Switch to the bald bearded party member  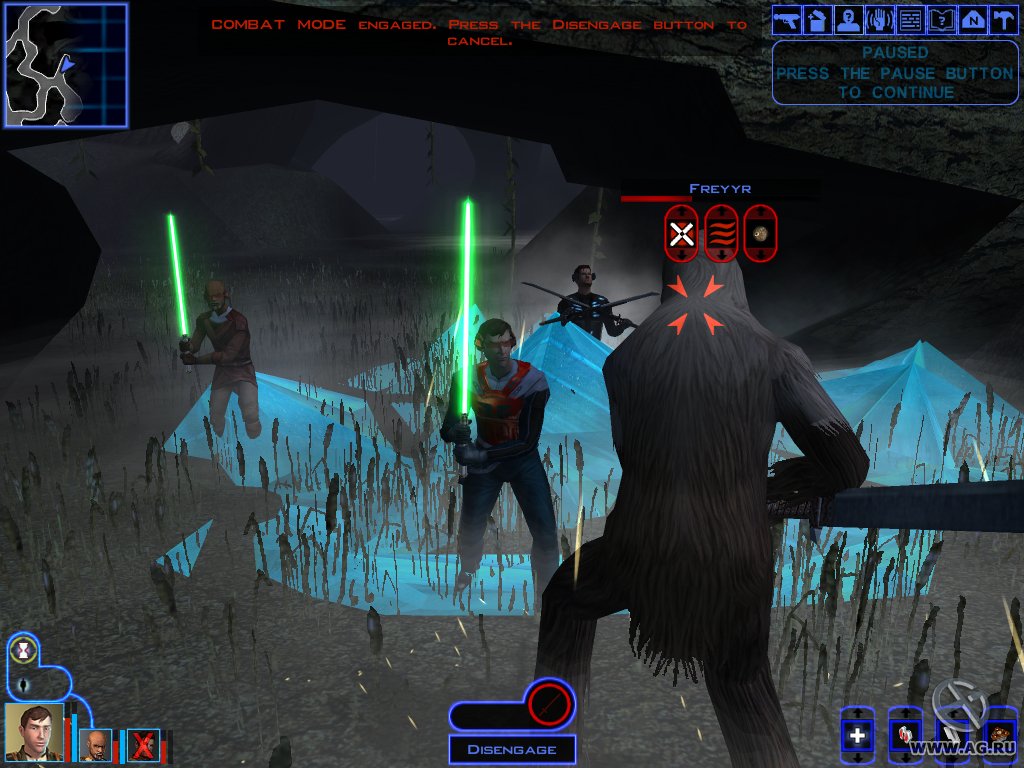point(97,745)
